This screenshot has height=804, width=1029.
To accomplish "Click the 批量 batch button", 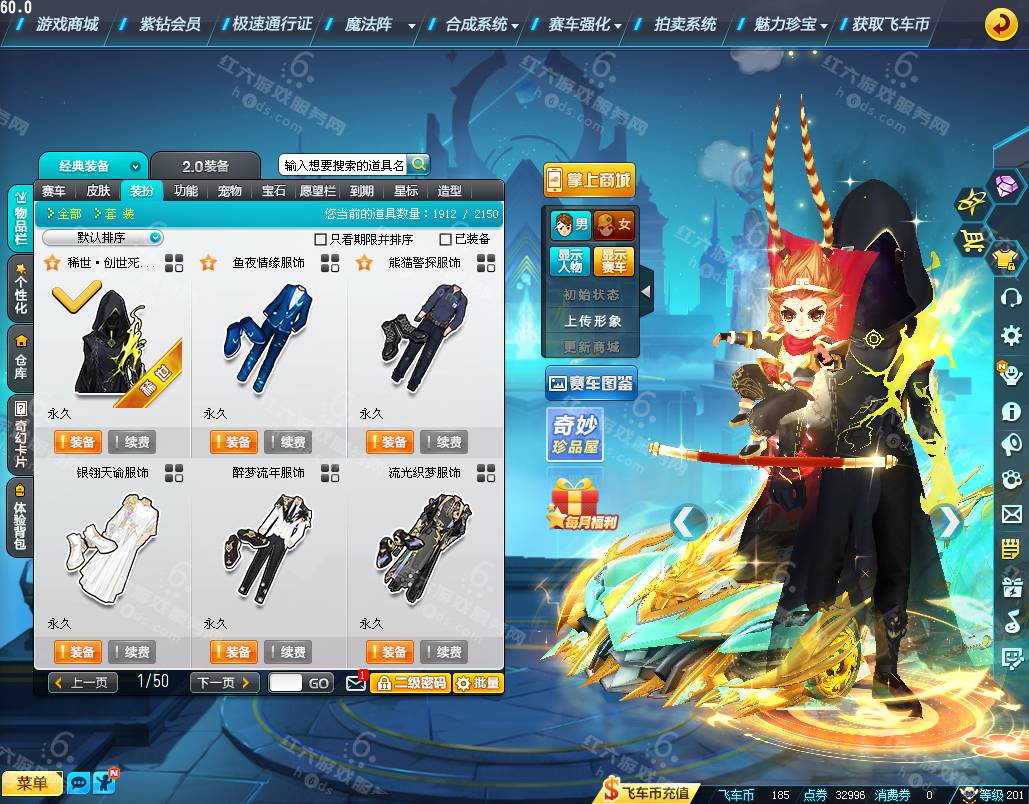I will (x=478, y=683).
